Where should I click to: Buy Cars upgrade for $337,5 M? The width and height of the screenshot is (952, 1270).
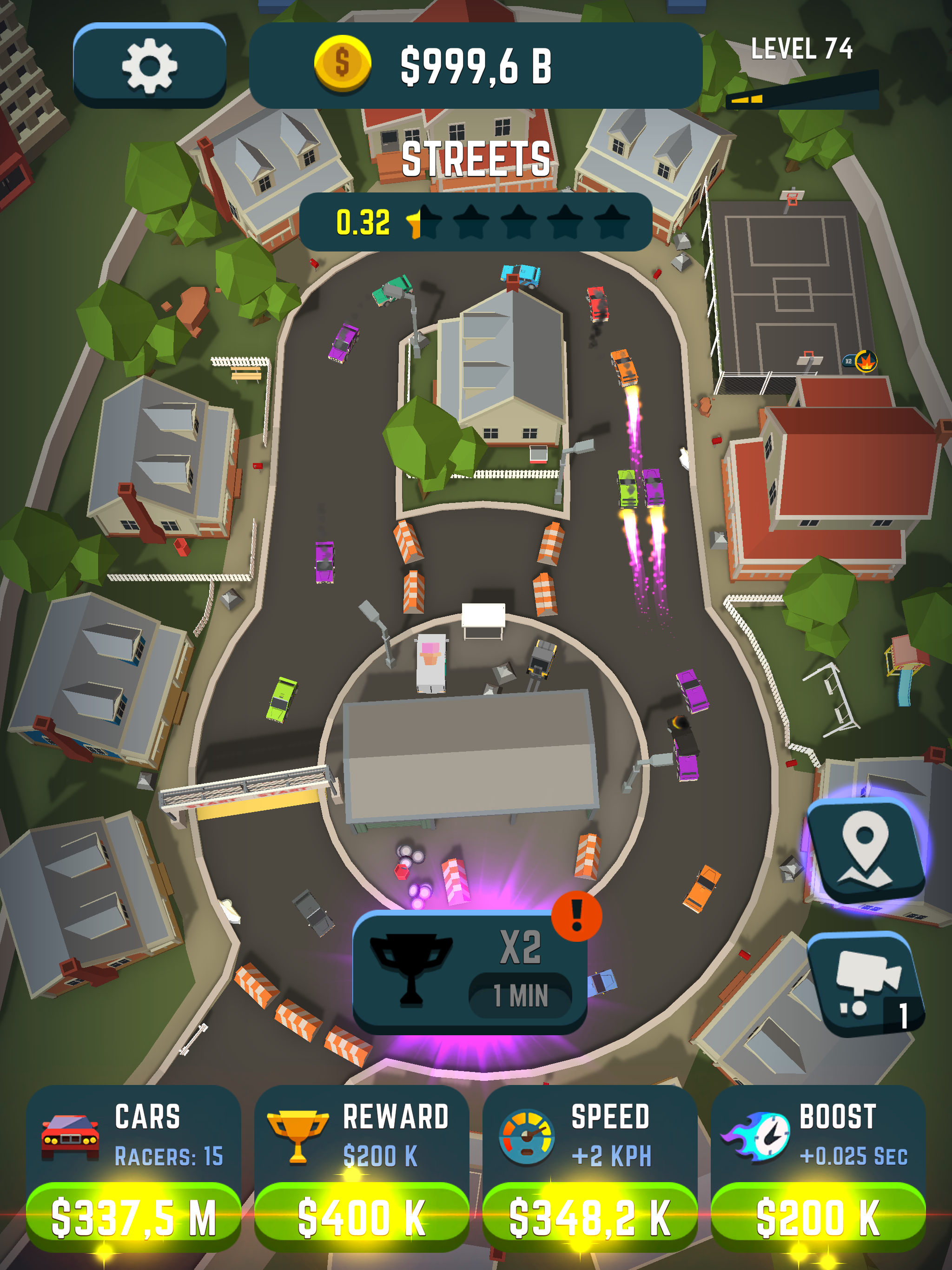[133, 1216]
